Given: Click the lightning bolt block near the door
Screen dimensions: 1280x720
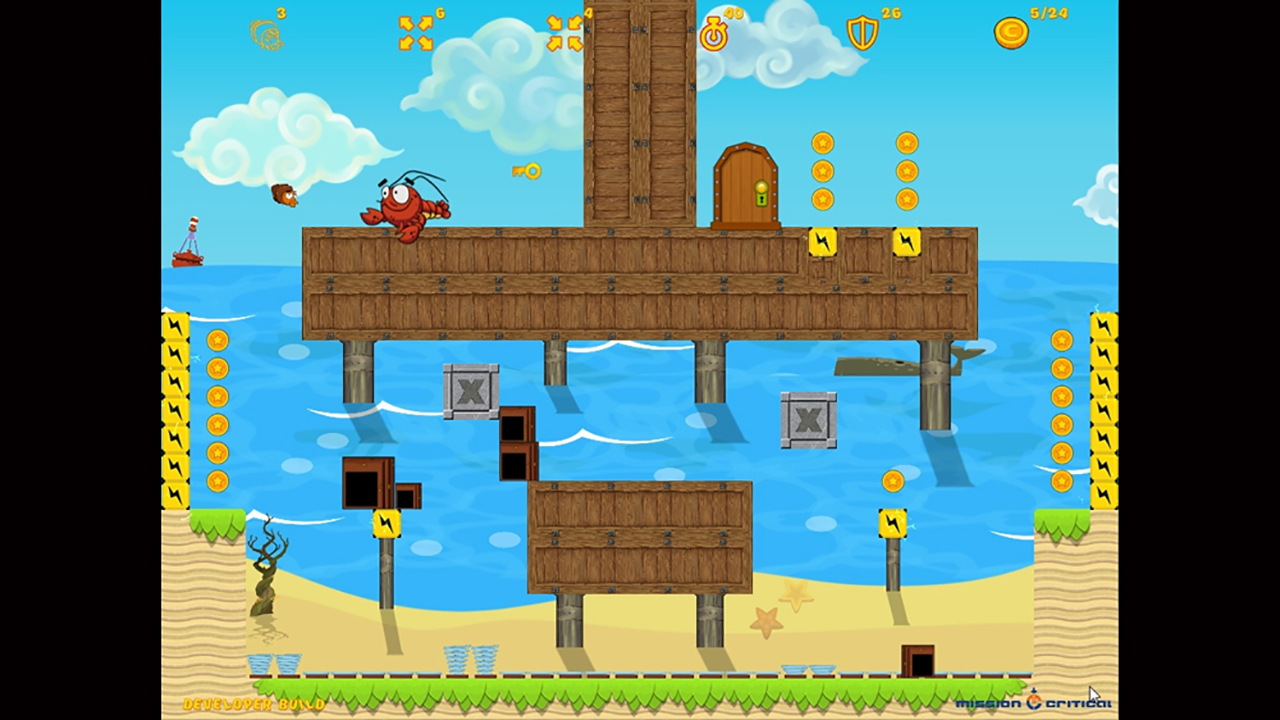Looking at the screenshot, I should [822, 241].
